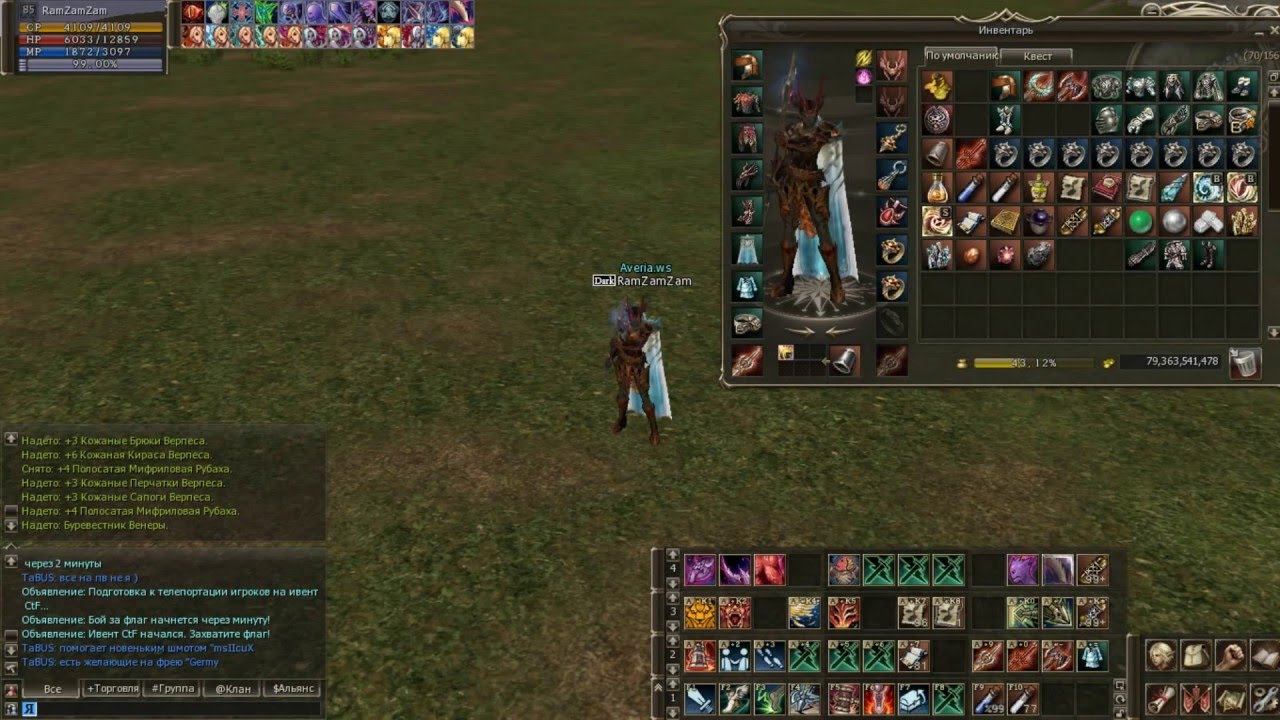Open the character menu elf portrait icon
This screenshot has height=720, width=1280.
(1160, 656)
